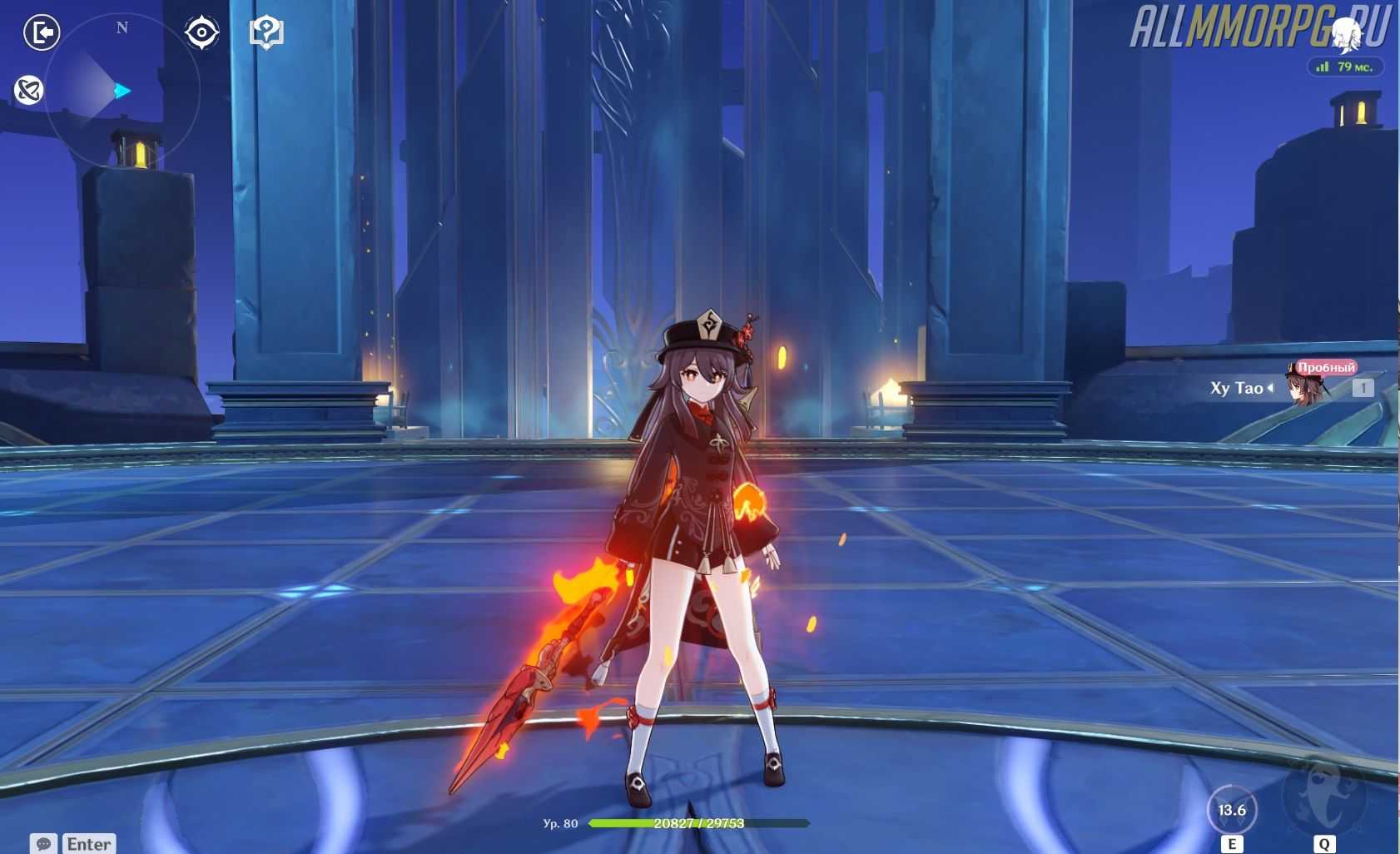Screen dimensions: 1400x854
Task: Select Hu Tao trial character in party list
Action: (1303, 387)
